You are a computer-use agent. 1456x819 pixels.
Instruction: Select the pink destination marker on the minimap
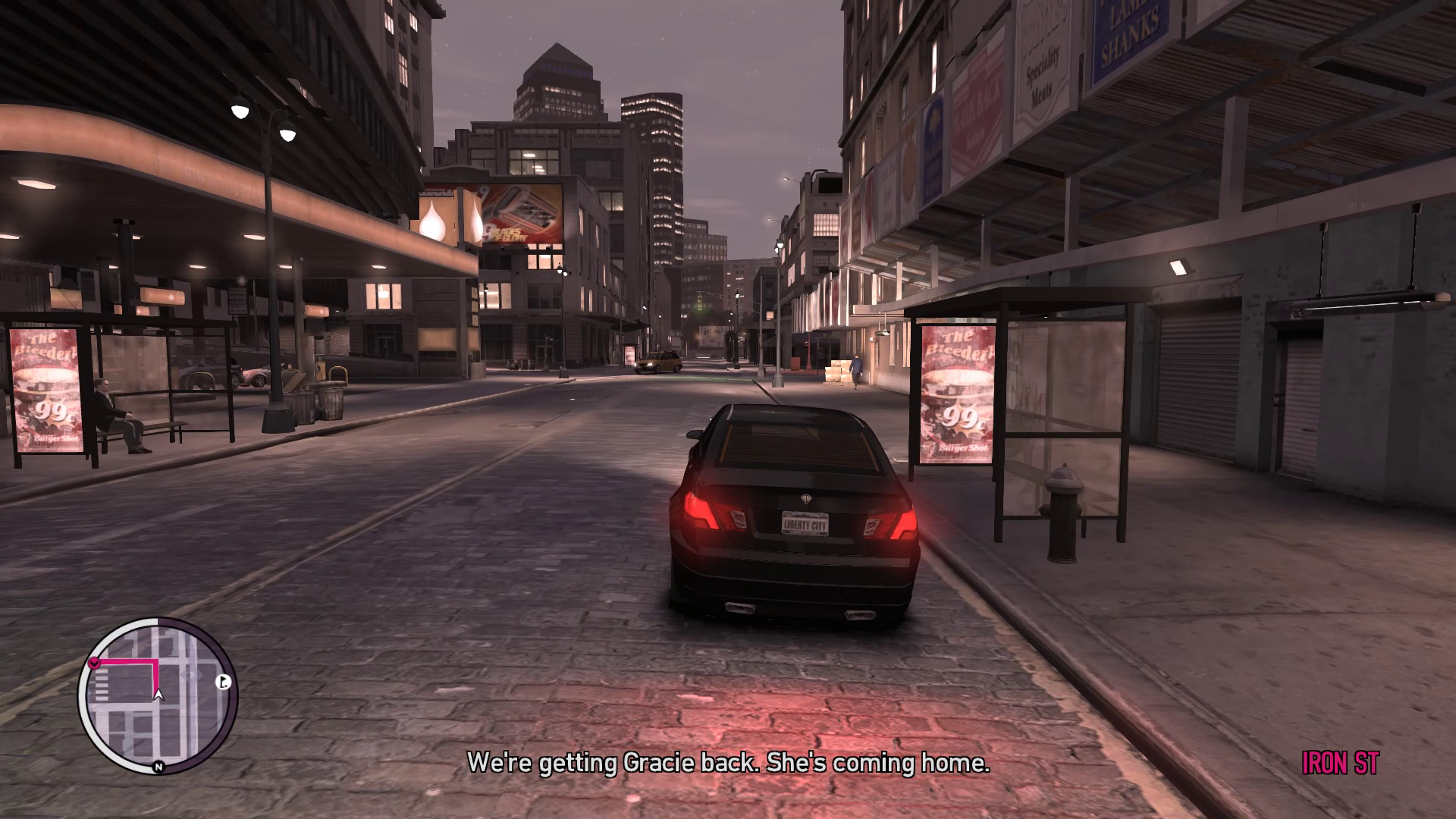pos(94,663)
